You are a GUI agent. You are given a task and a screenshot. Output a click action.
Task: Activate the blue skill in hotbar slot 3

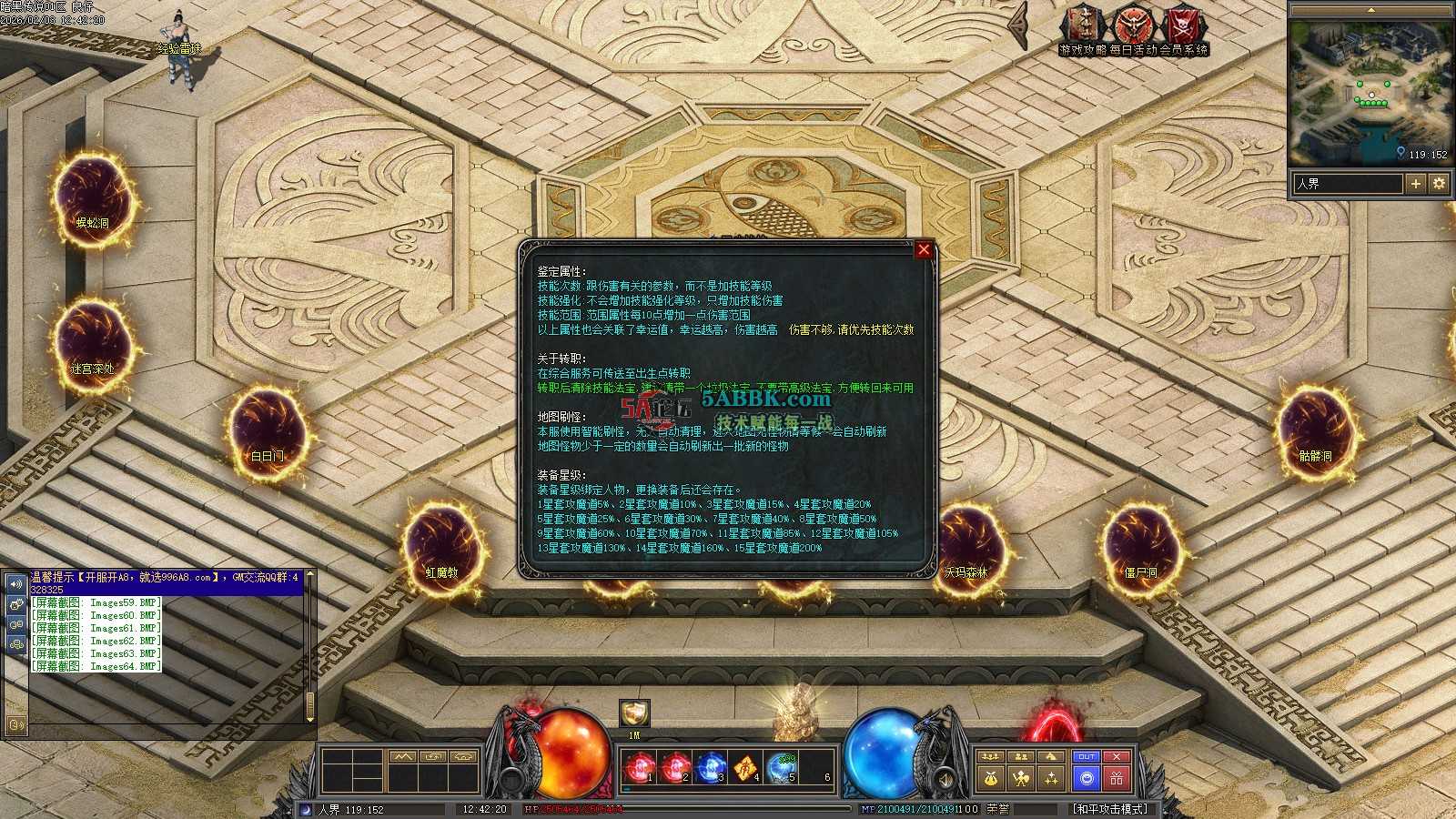click(710, 769)
